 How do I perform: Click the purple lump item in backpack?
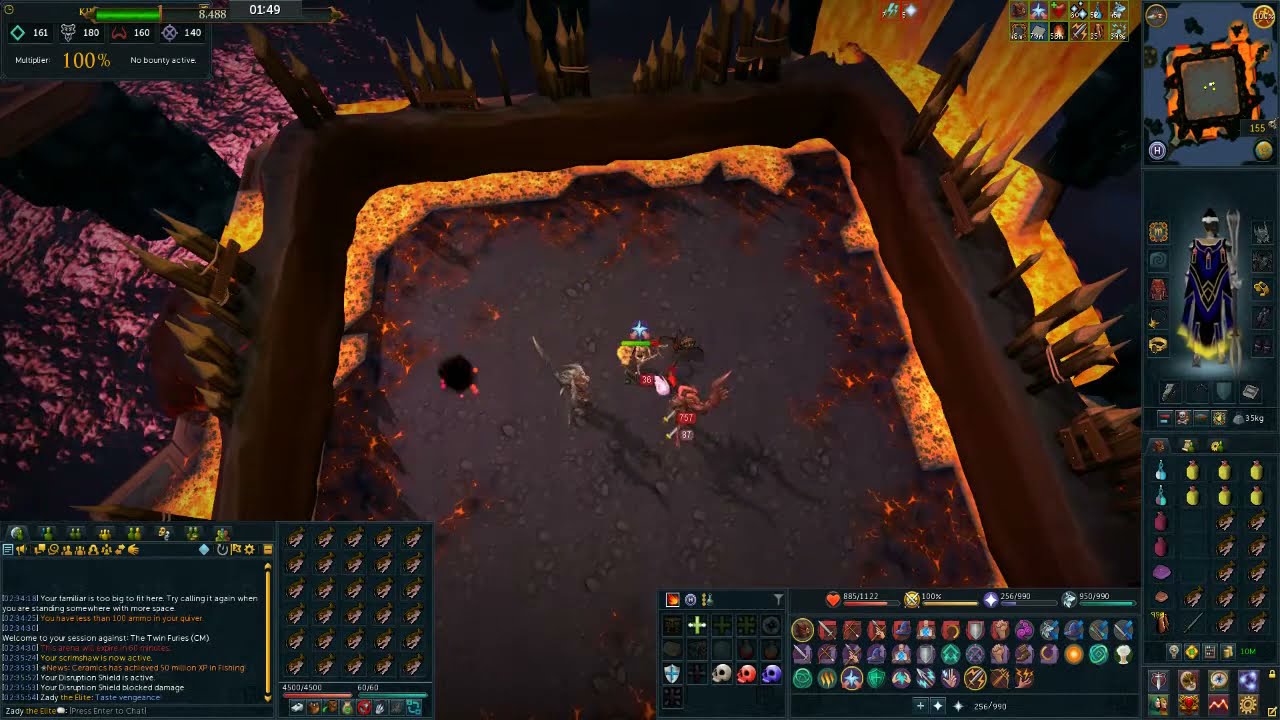[x=1161, y=573]
